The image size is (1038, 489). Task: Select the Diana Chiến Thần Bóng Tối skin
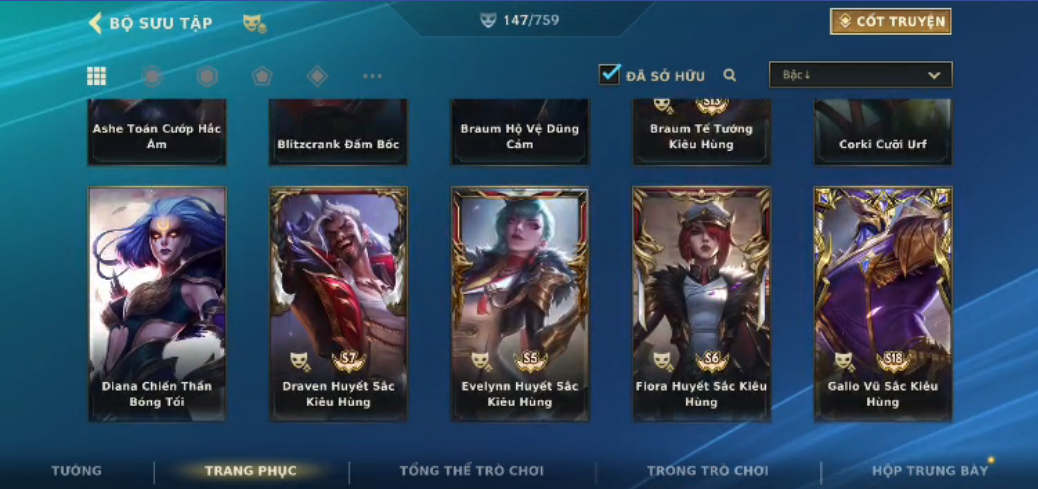(x=157, y=302)
